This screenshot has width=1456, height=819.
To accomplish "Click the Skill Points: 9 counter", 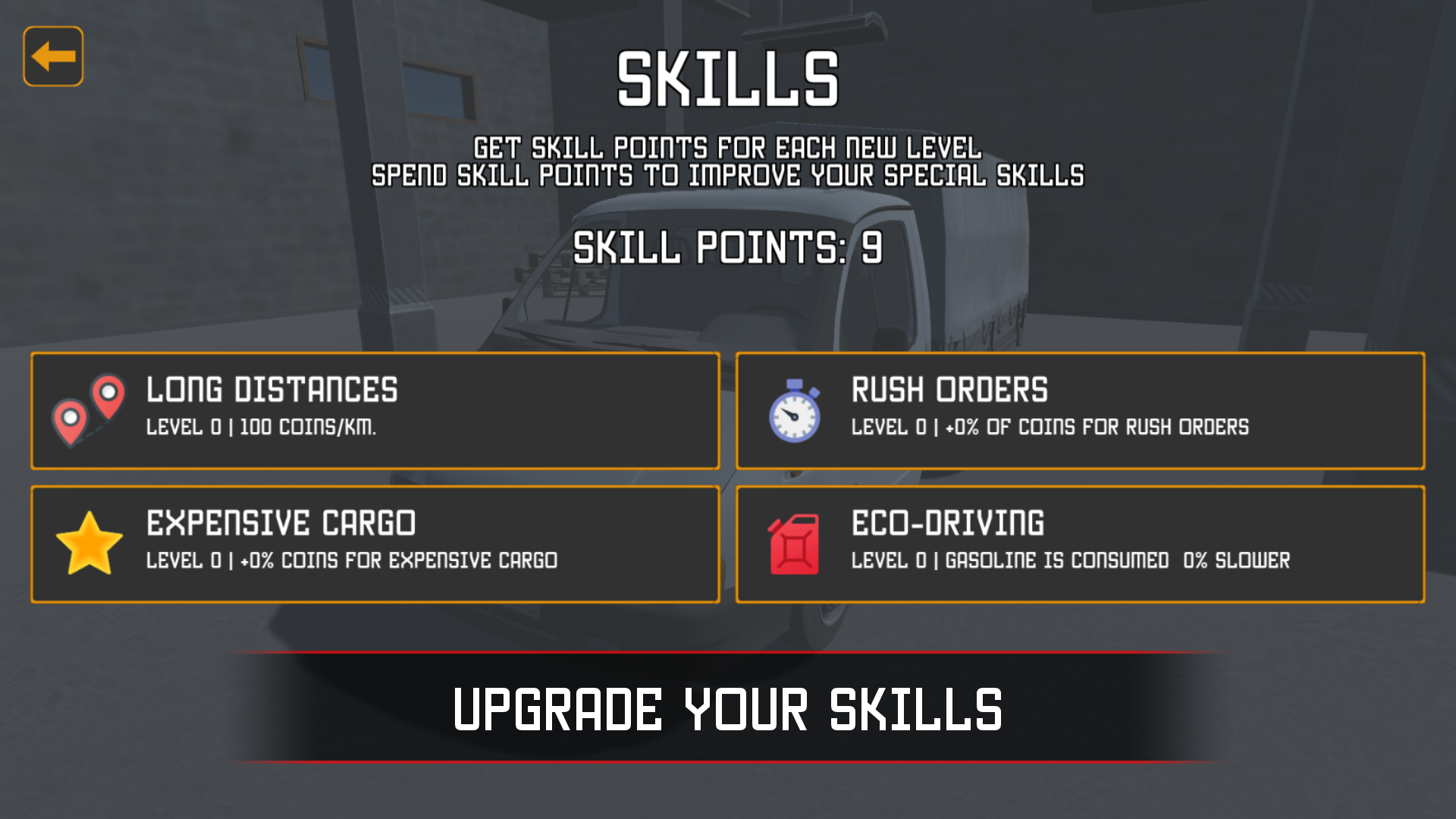I will tap(727, 246).
